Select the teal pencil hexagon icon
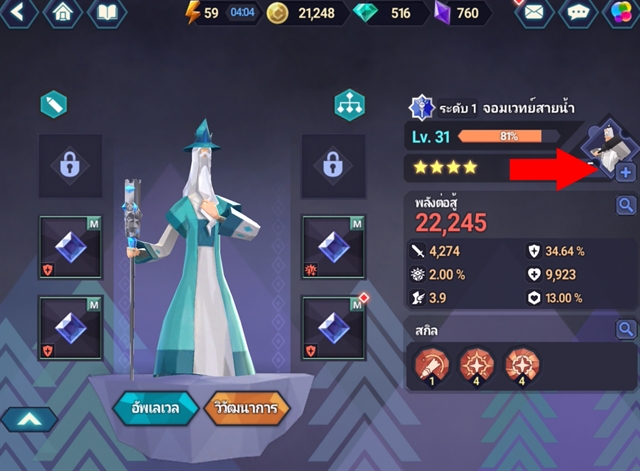Screen dimensions: 640x471 coord(54,103)
